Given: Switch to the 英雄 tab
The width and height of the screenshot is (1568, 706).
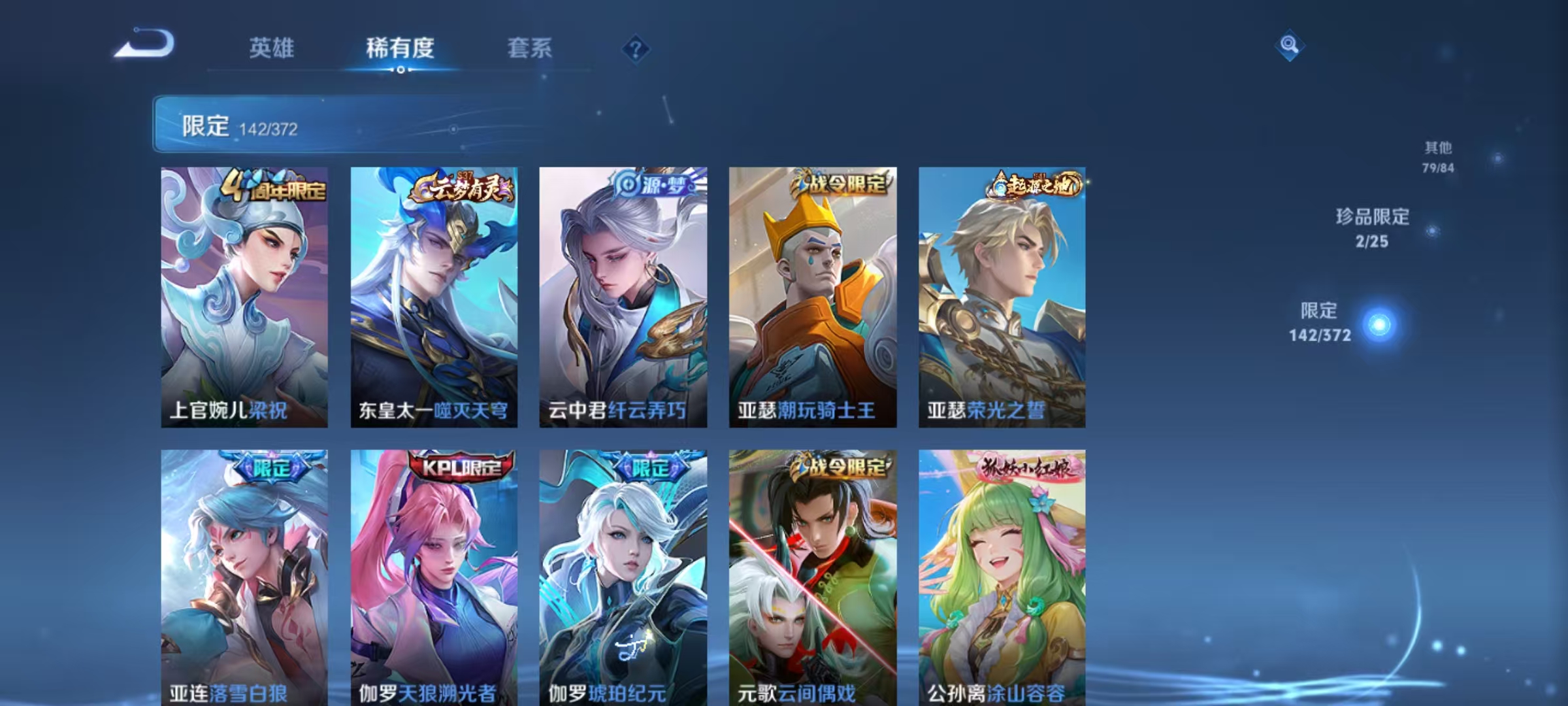Looking at the screenshot, I should point(272,47).
